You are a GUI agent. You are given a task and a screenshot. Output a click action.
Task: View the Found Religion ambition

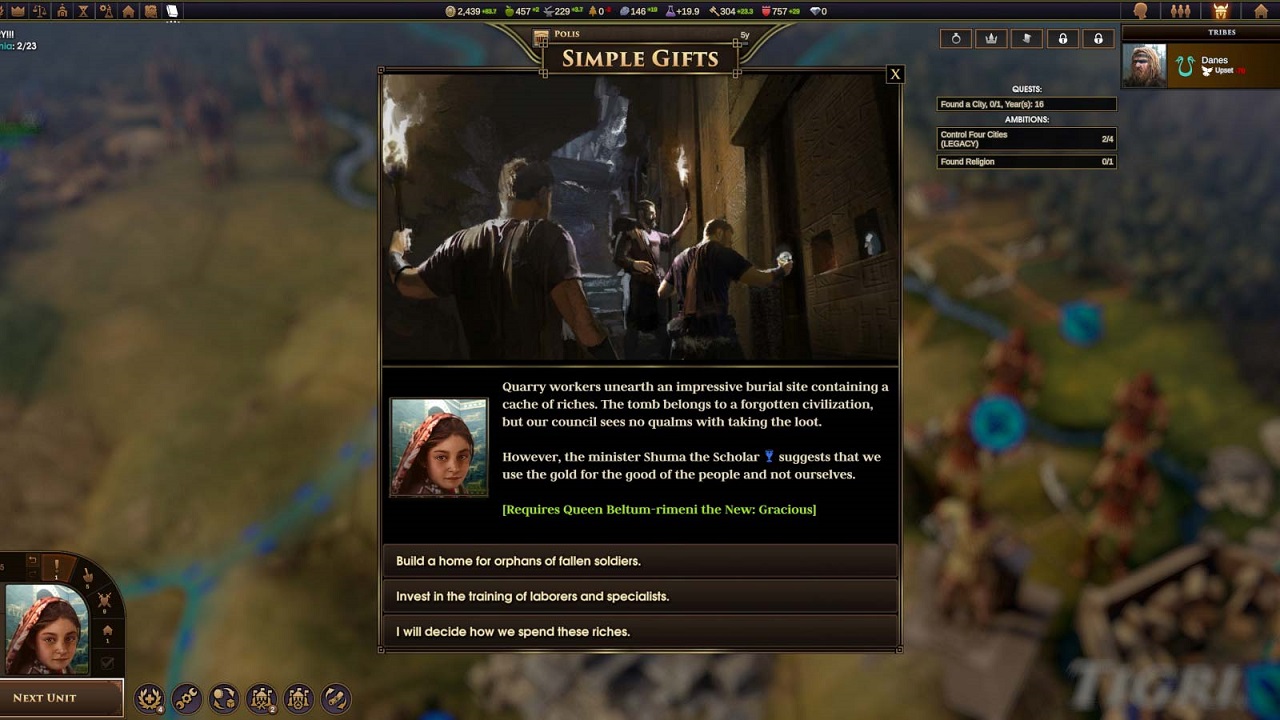(x=1026, y=162)
